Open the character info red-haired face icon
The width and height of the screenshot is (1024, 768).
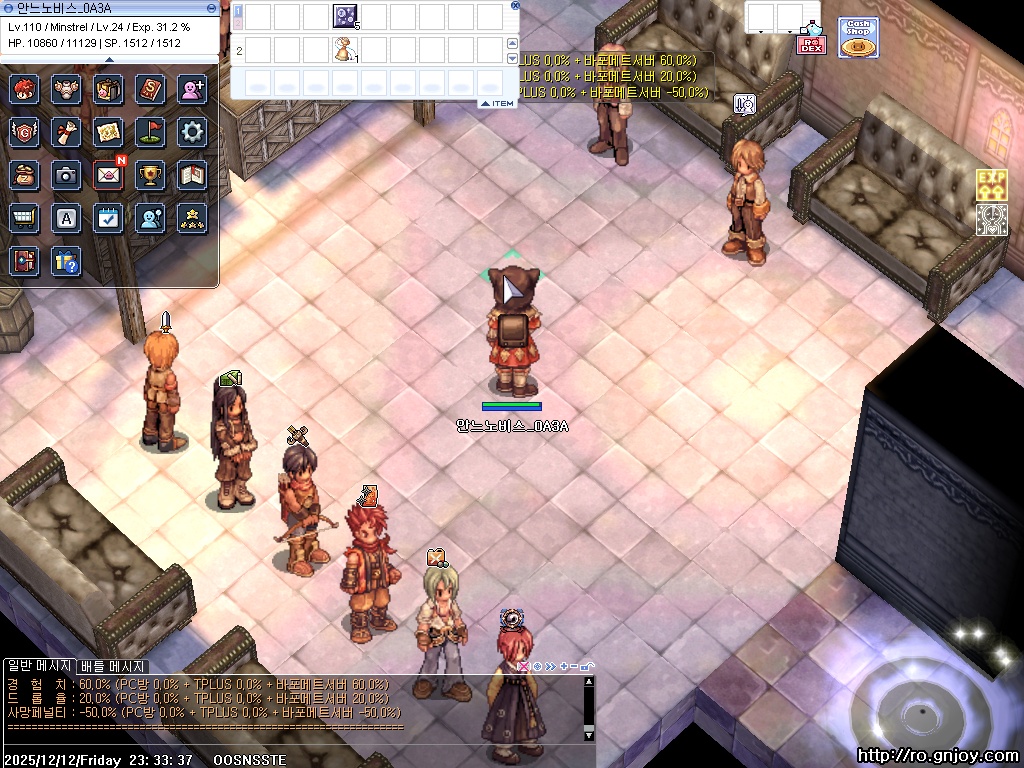coord(24,89)
